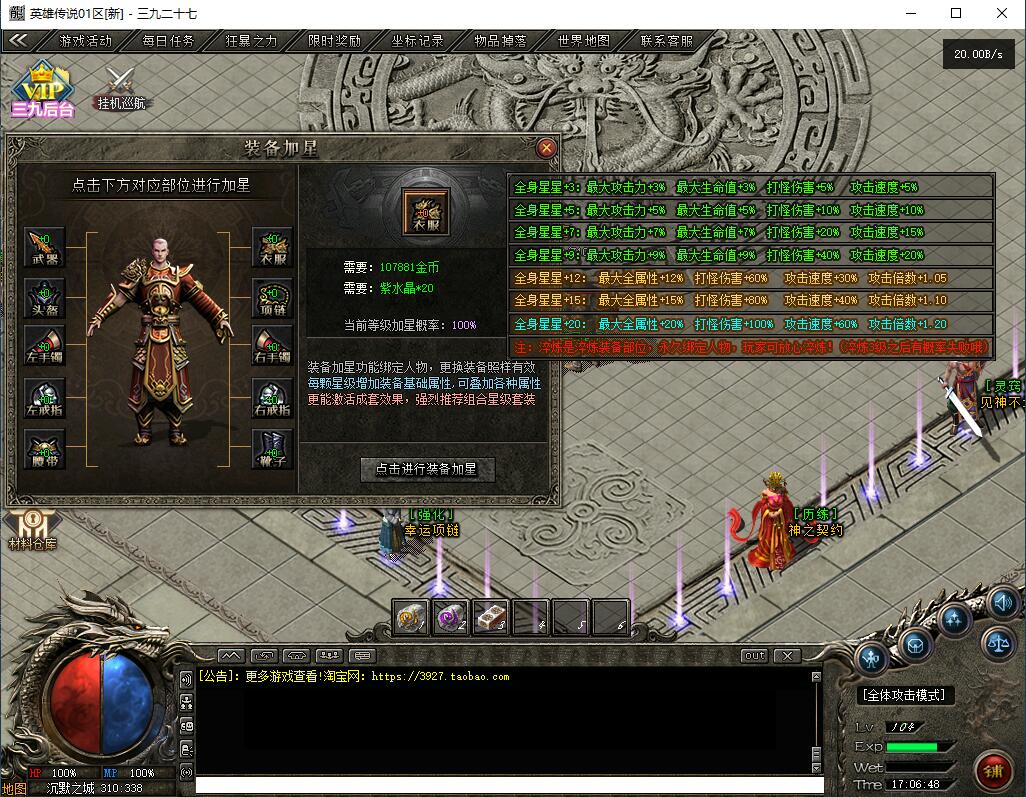Open the 世界地图
Viewport: 1026px width, 797px height.
pyautogui.click(x=583, y=41)
